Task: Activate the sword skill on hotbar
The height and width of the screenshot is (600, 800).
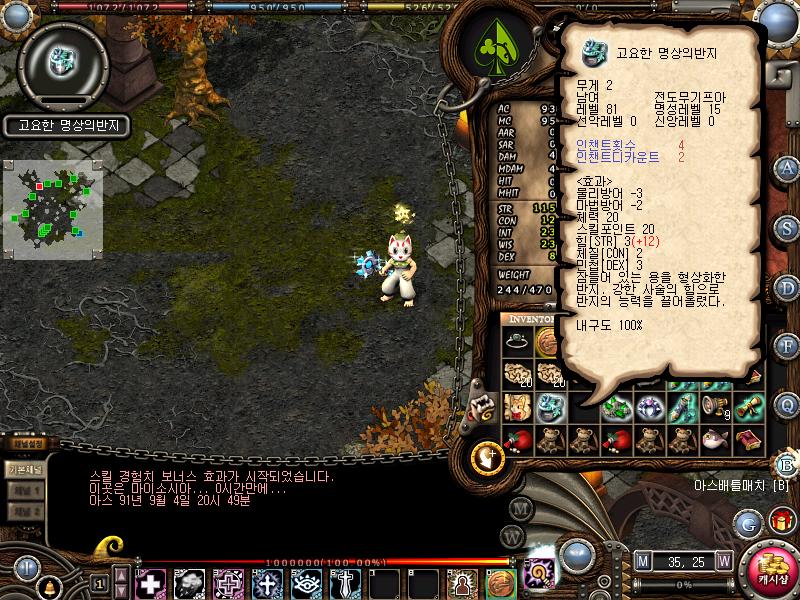Action: [344, 583]
